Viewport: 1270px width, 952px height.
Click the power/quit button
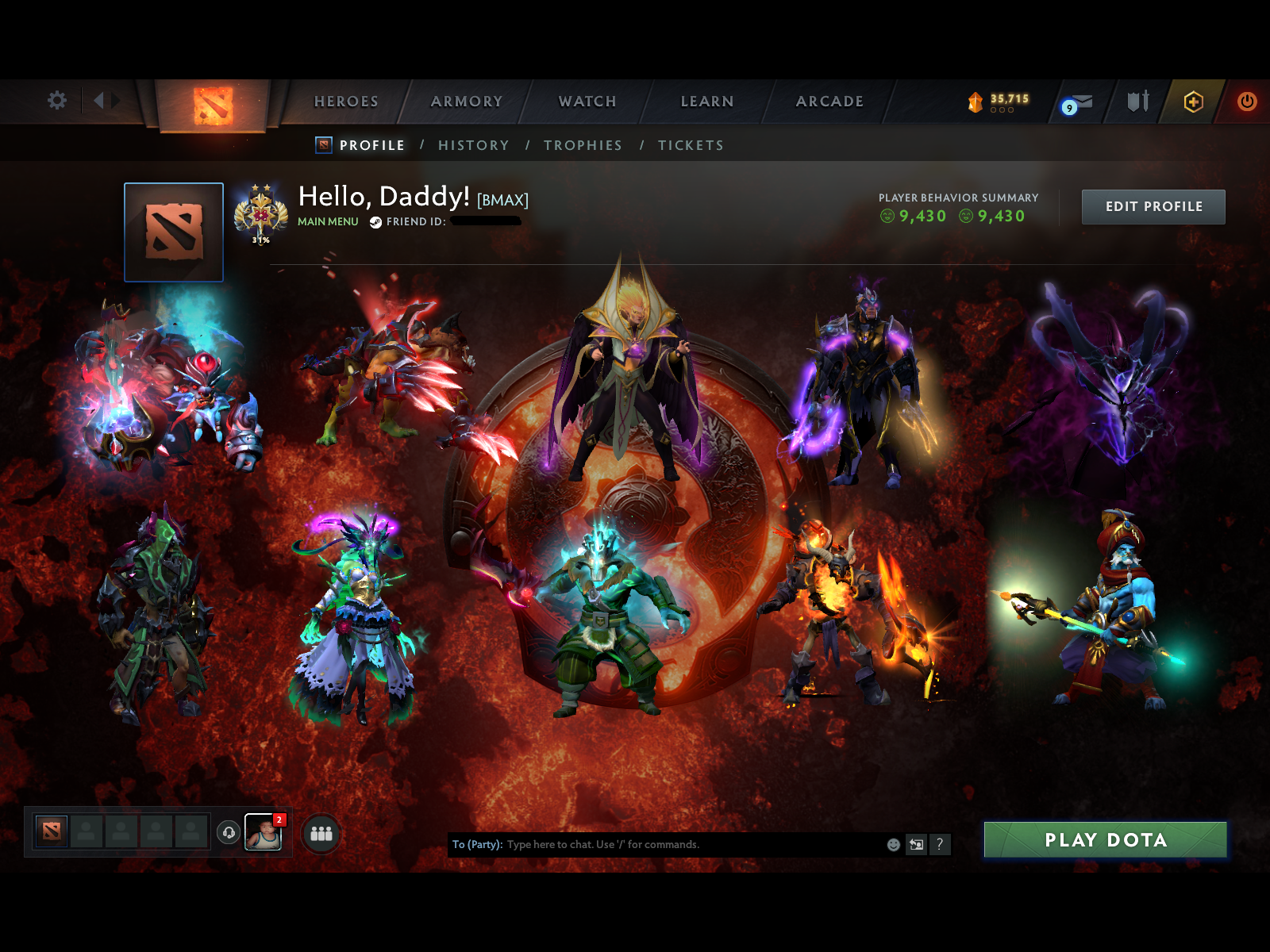pyautogui.click(x=1246, y=102)
